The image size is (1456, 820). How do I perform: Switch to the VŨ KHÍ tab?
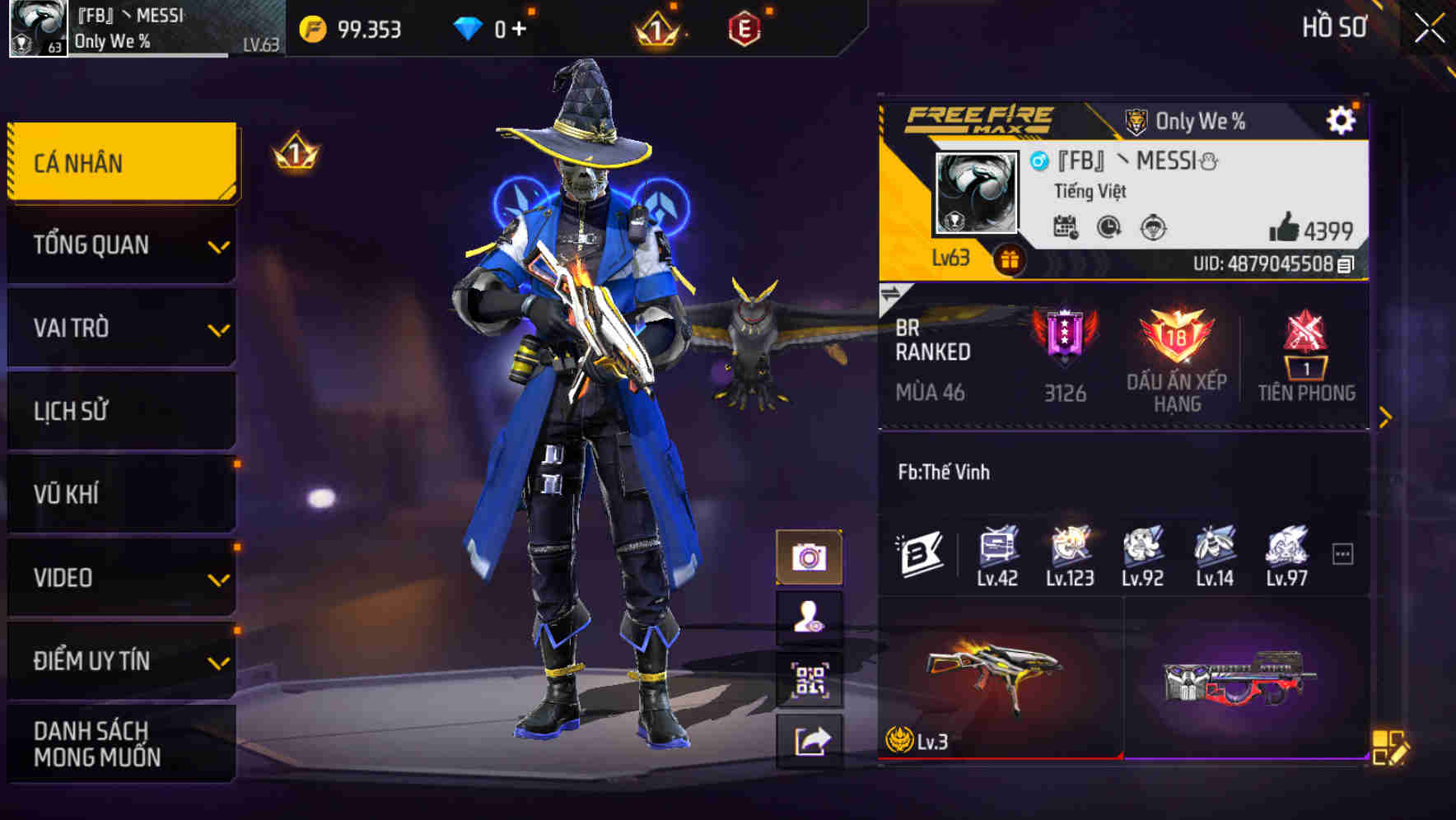[x=120, y=493]
